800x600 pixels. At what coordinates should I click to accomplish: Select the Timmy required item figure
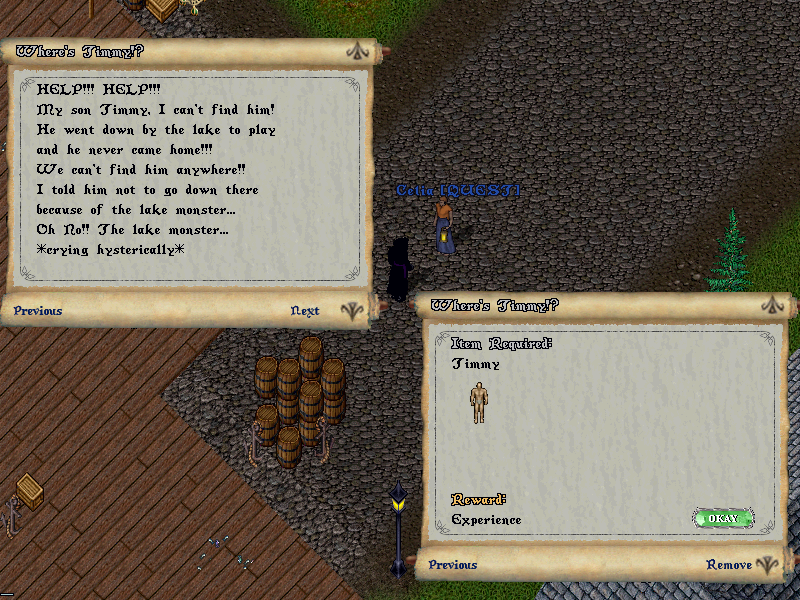479,402
